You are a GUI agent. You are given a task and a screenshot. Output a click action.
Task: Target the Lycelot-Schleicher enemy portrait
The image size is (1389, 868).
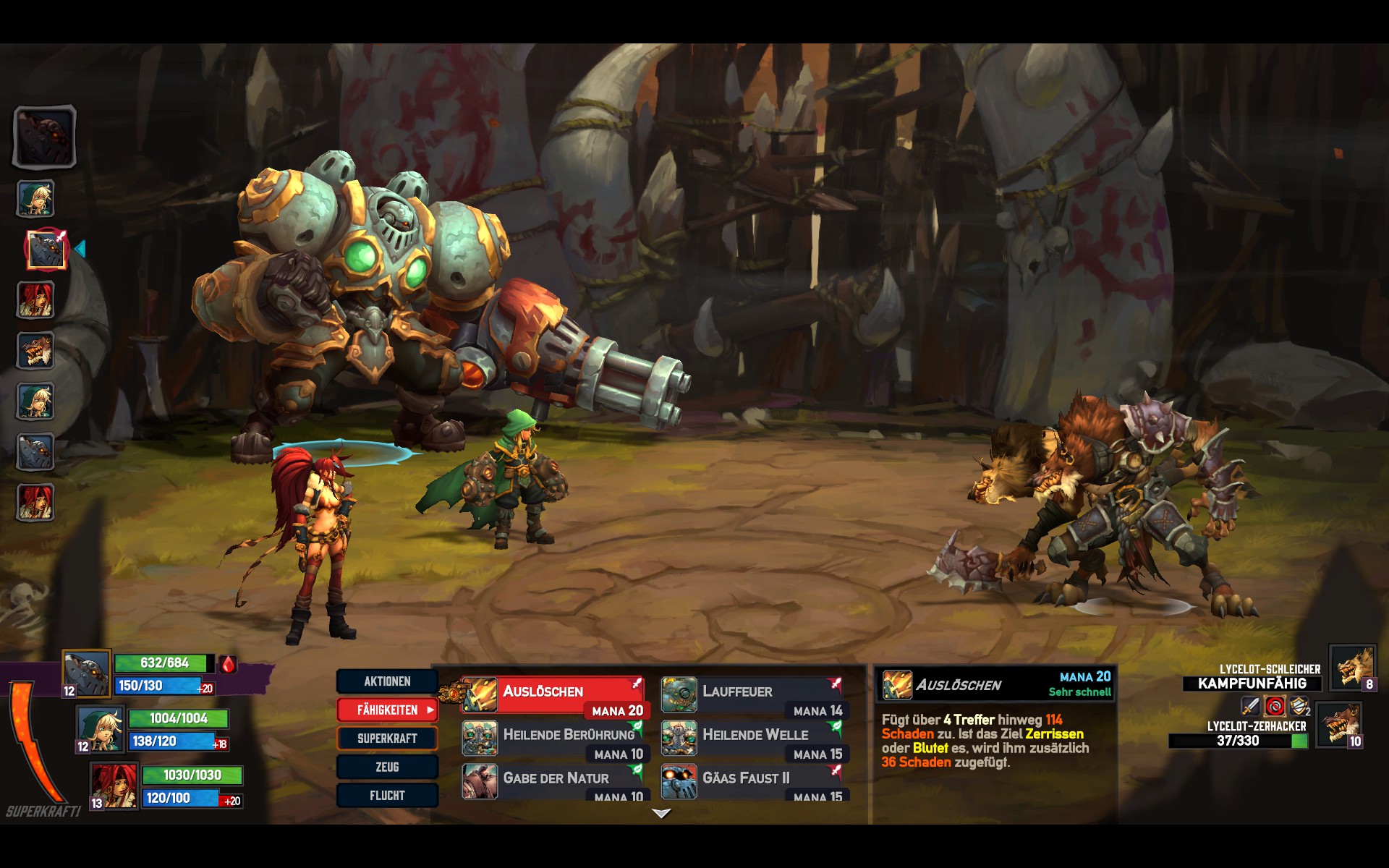pyautogui.click(x=1352, y=668)
